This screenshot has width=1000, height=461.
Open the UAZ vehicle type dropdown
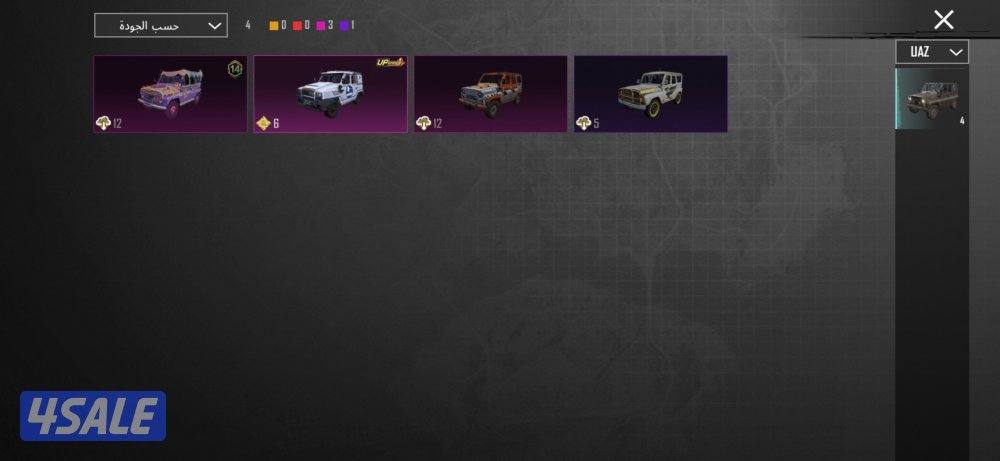[932, 52]
